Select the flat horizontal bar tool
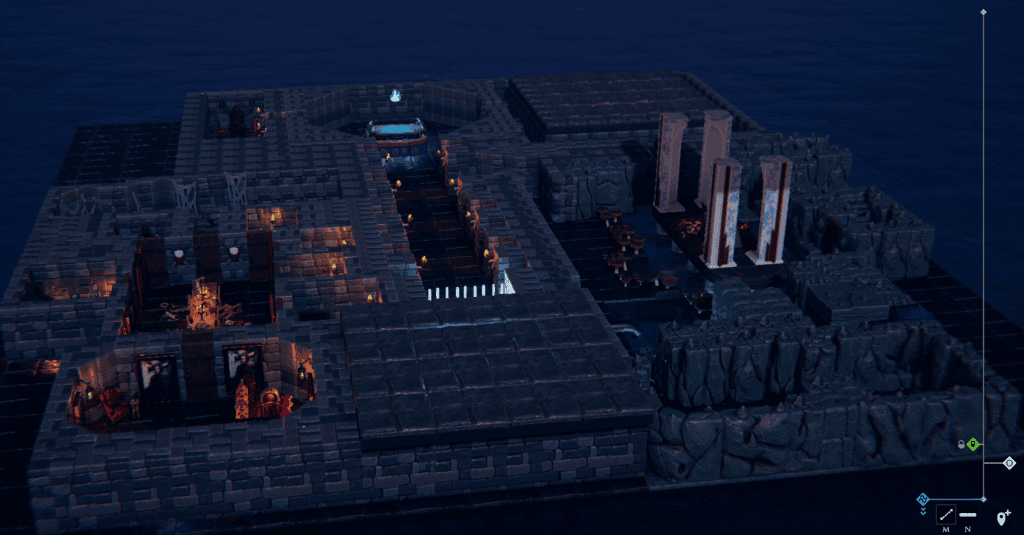The image size is (1024, 535). pyautogui.click(x=968, y=515)
